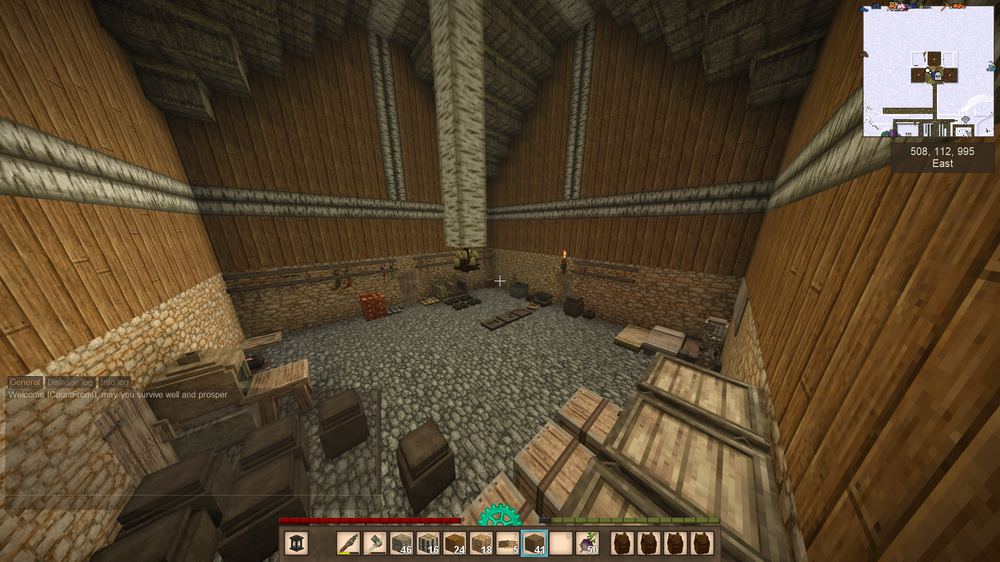
Task: Choose the hotbar stack of 18
Action: (481, 543)
